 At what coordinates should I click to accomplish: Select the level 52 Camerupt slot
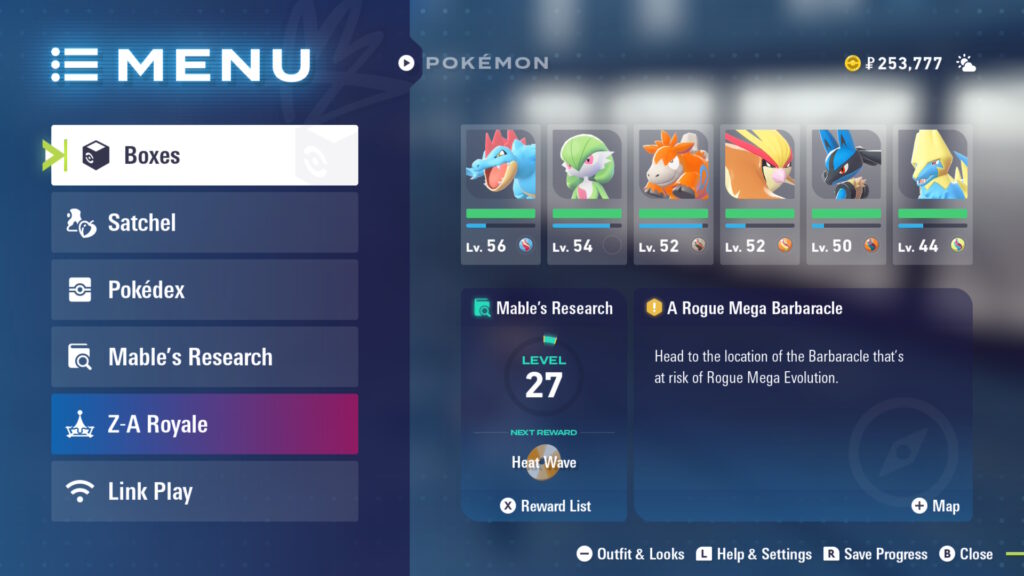click(x=673, y=194)
